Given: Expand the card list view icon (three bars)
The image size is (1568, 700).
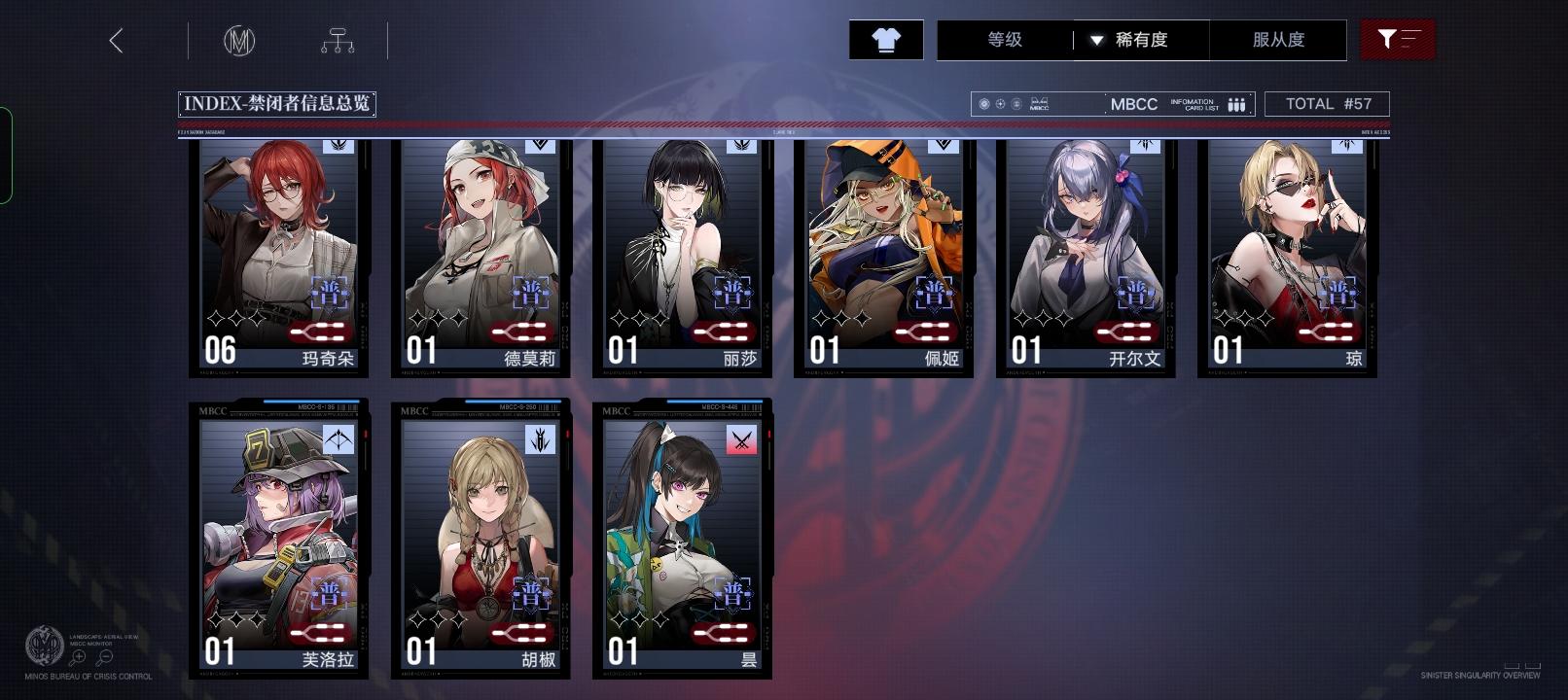Looking at the screenshot, I should click(1235, 103).
